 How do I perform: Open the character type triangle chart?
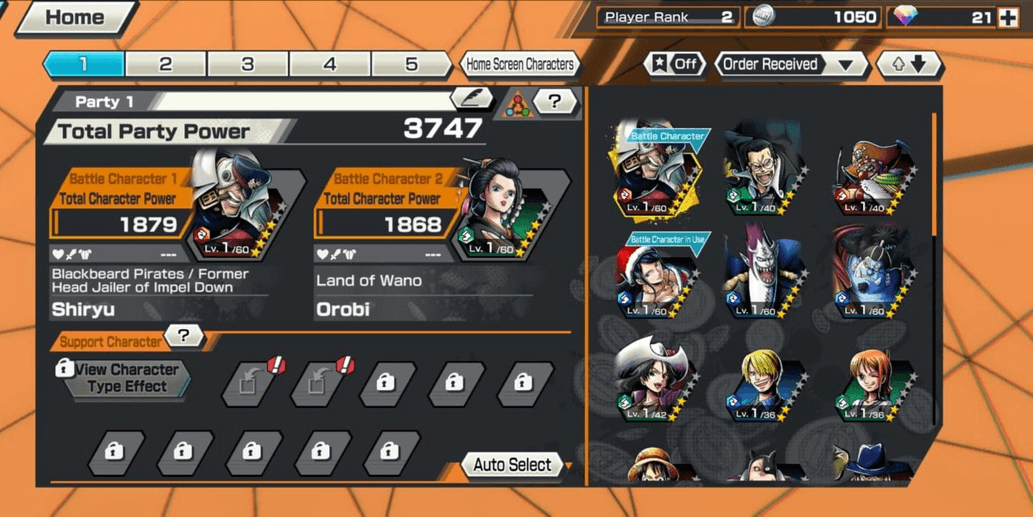pyautogui.click(x=518, y=103)
